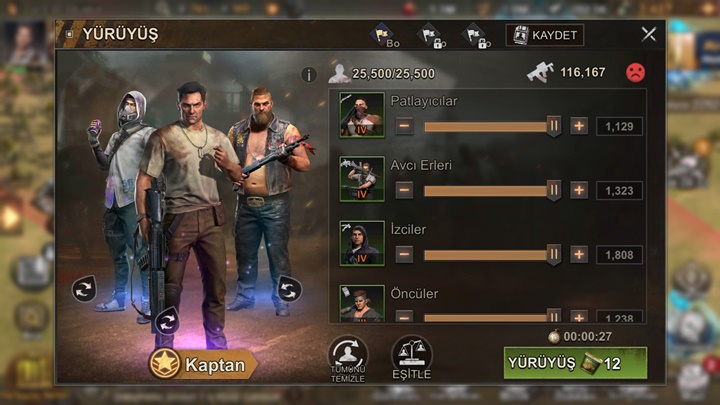
Task: Increase Patlayıcılar troop count with plus
Action: pos(579,126)
